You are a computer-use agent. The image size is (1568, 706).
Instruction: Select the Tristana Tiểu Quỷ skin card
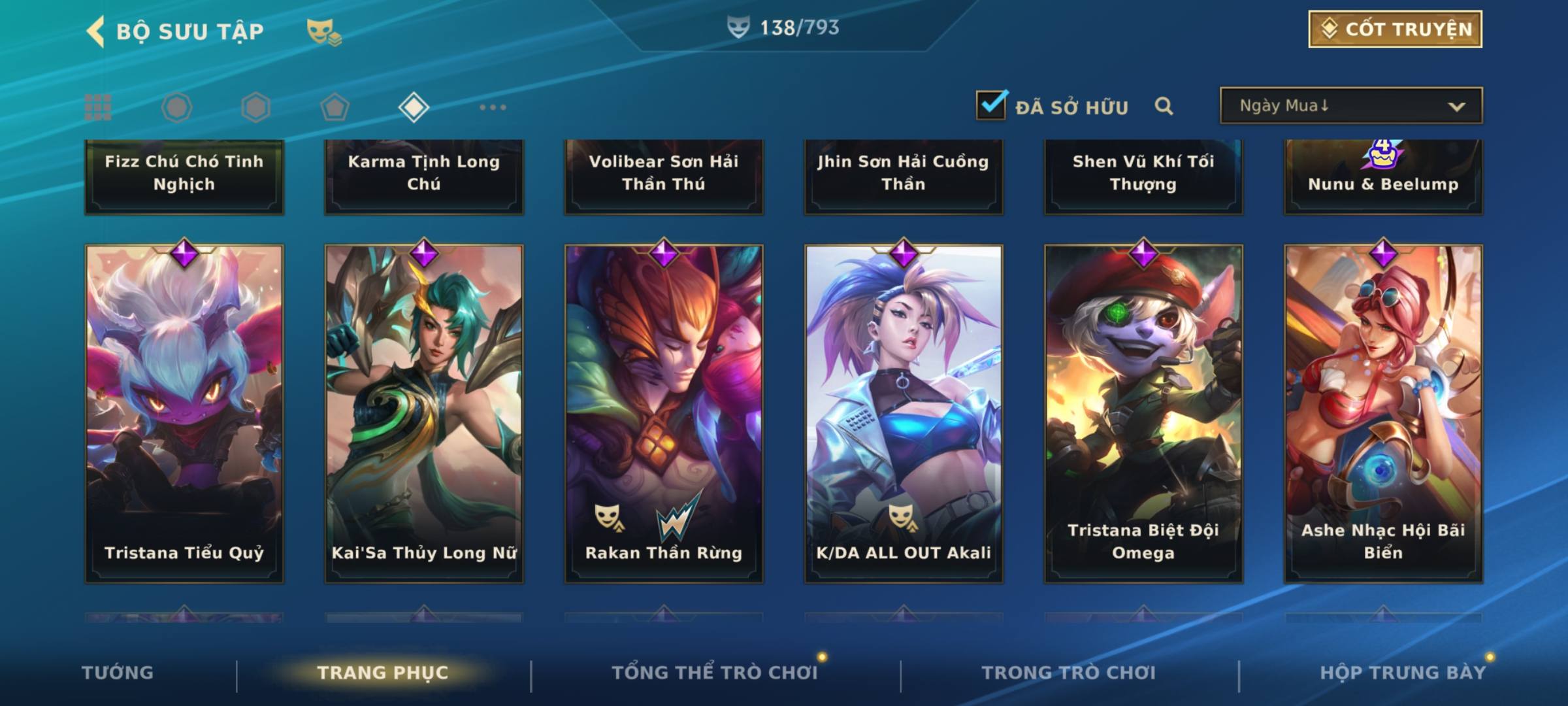click(184, 413)
